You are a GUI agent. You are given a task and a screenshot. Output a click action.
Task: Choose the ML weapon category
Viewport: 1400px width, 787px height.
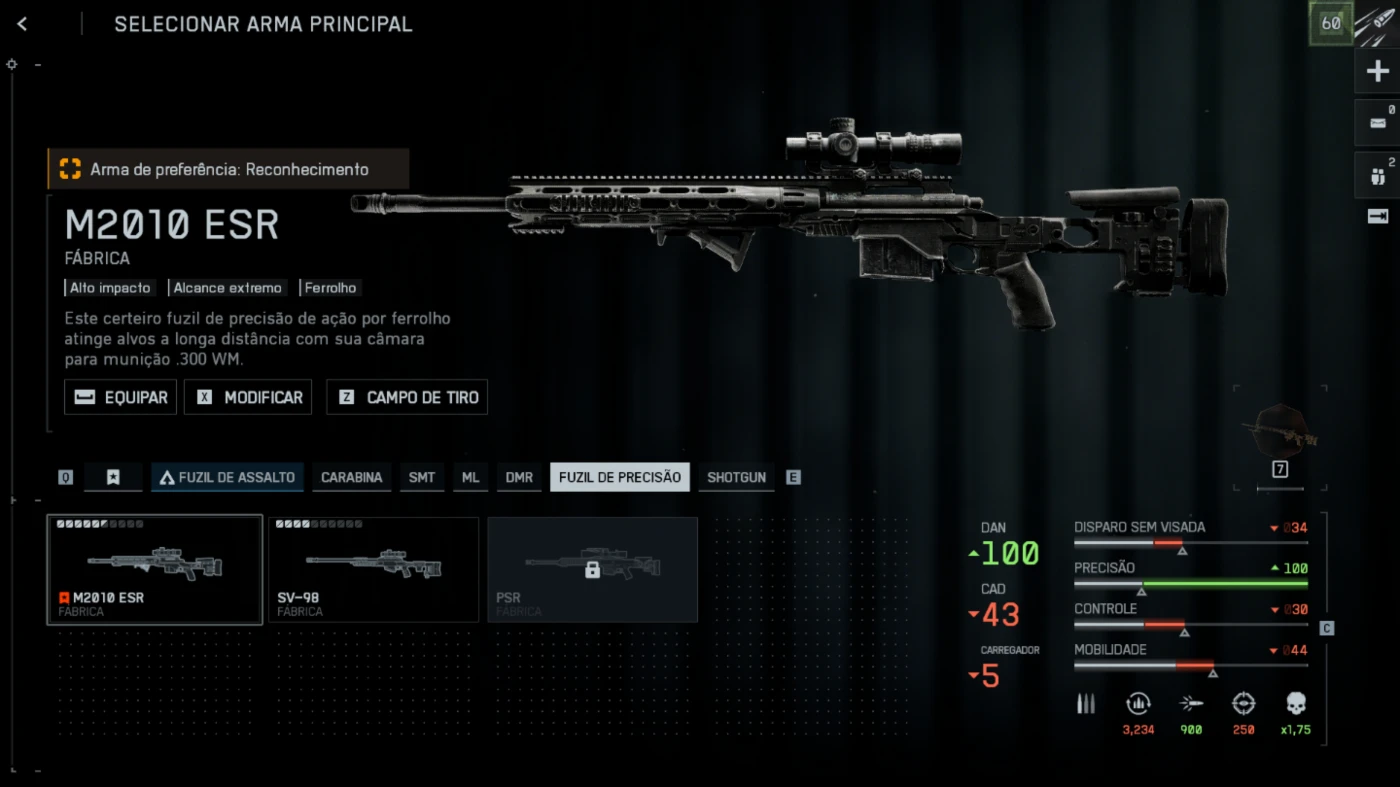470,477
